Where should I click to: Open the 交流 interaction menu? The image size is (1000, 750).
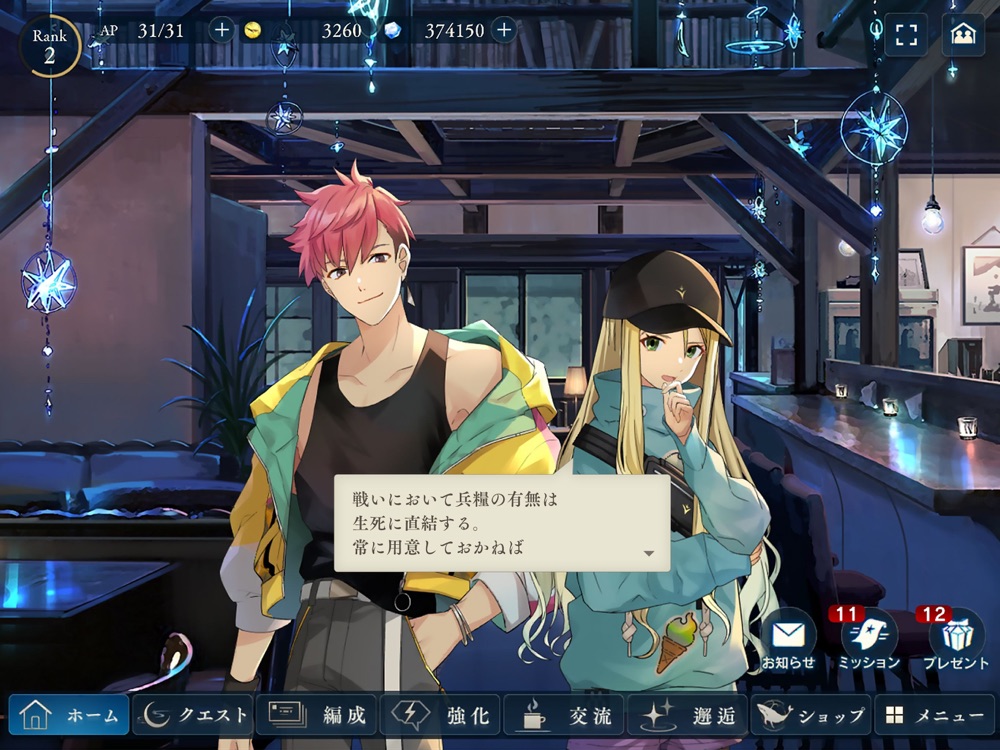563,715
